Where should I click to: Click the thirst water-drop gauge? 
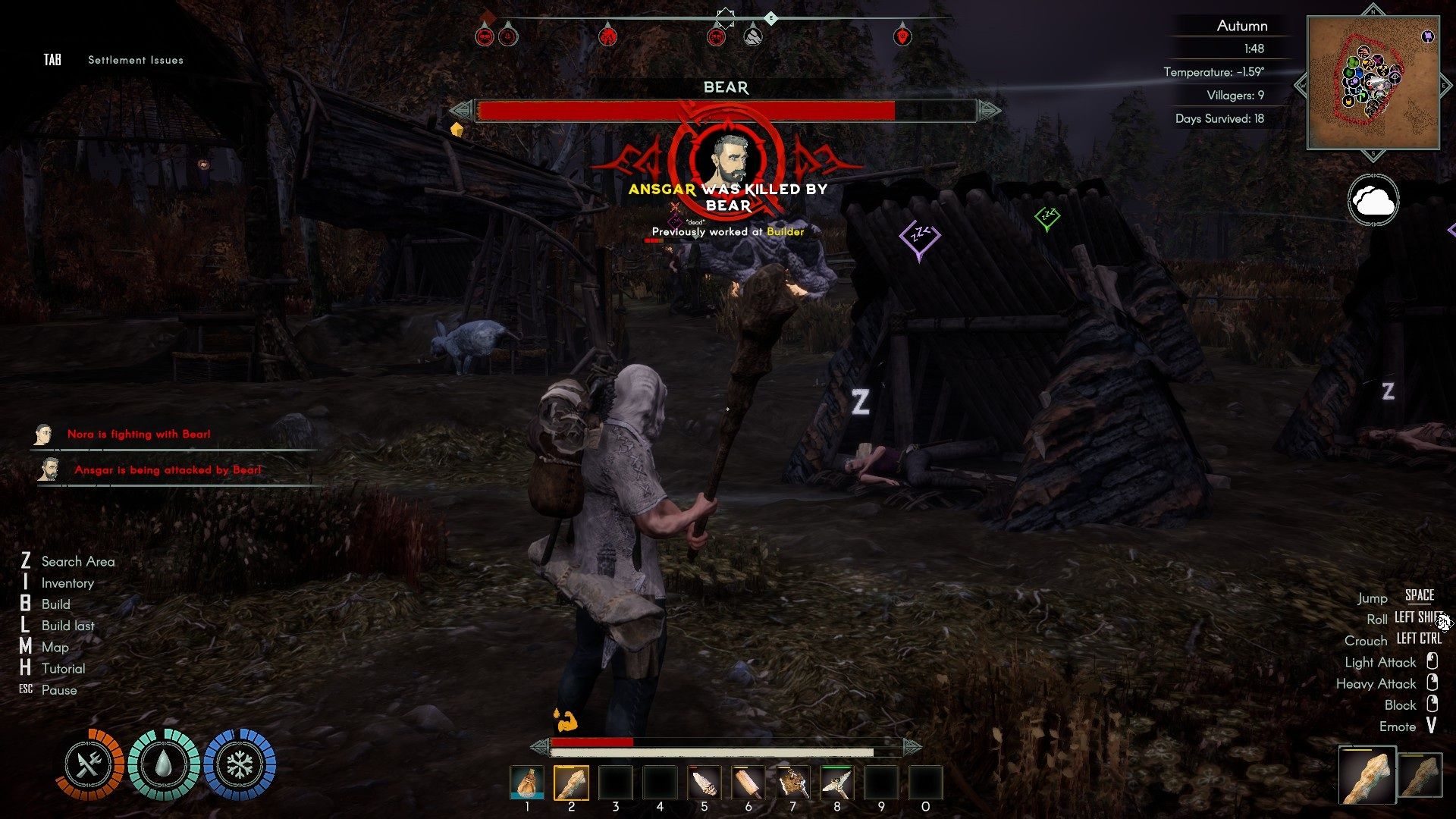click(x=163, y=764)
